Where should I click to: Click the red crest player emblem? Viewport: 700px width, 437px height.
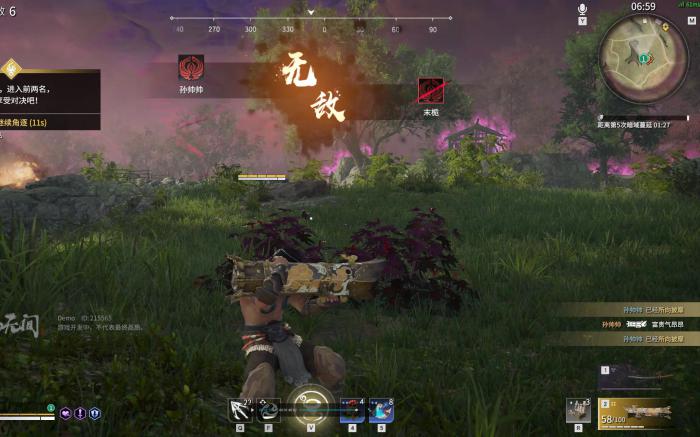pyautogui.click(x=190, y=68)
